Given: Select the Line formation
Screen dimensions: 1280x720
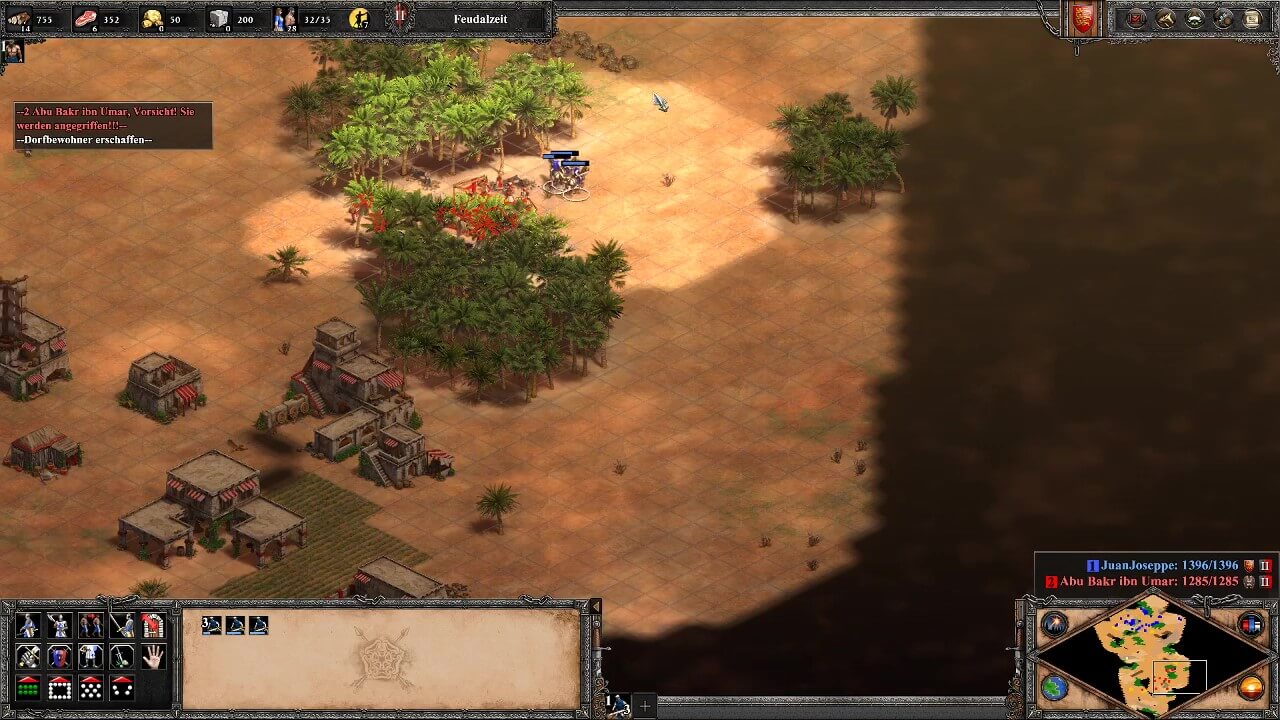Looking at the screenshot, I should coord(27,688).
